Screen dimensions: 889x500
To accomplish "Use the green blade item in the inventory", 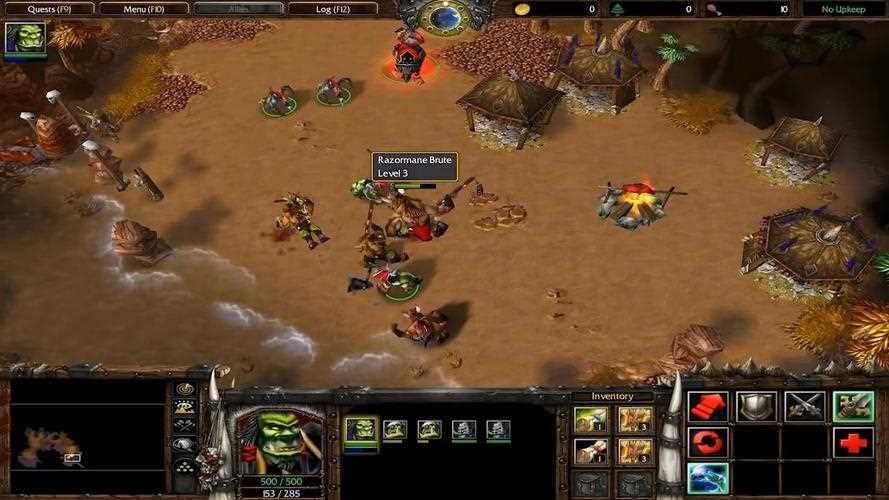I will tap(588, 419).
